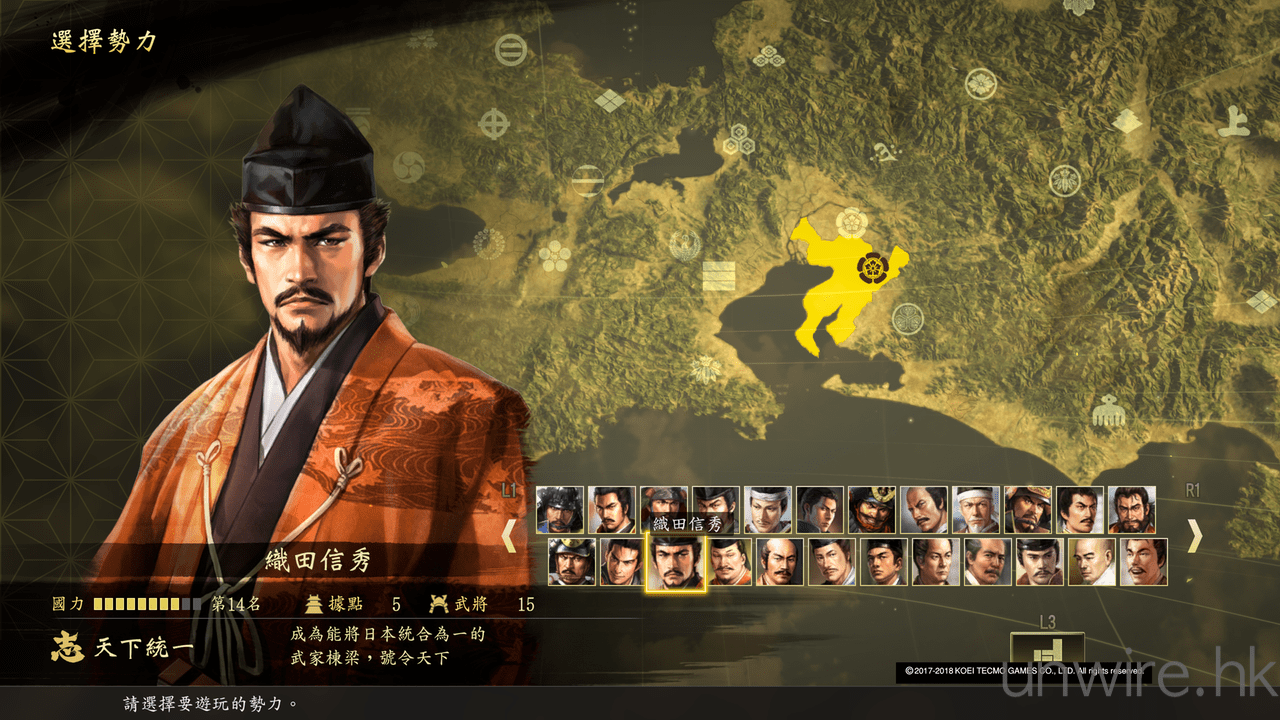Choose the first portrait in the top row
This screenshot has width=1280, height=720.
(560, 510)
